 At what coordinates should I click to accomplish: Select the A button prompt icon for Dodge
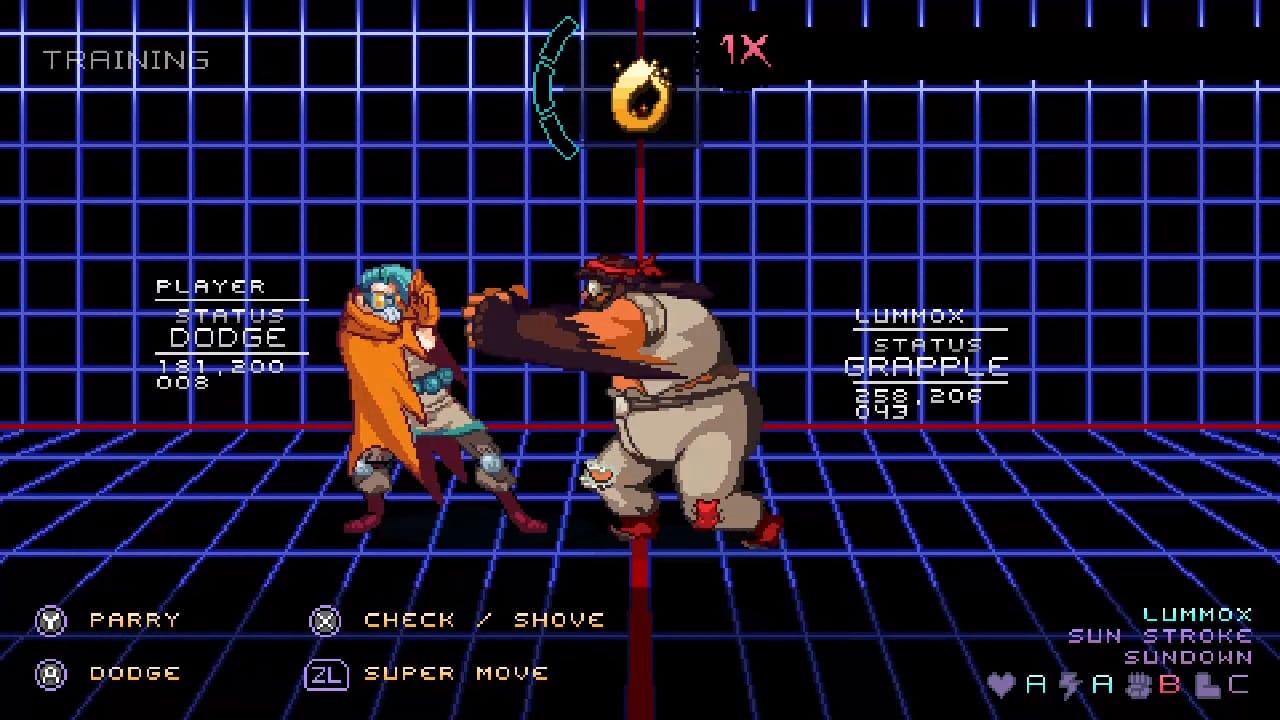(x=51, y=673)
